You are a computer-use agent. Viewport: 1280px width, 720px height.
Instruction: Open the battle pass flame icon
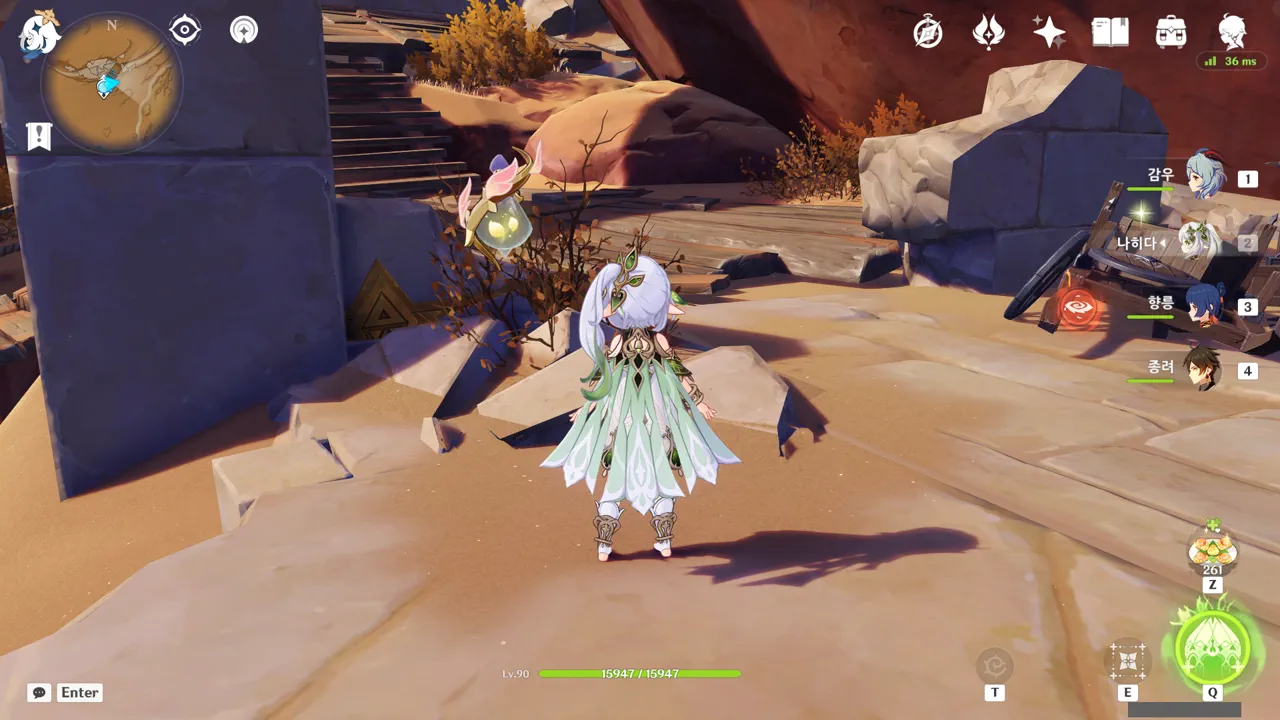989,32
